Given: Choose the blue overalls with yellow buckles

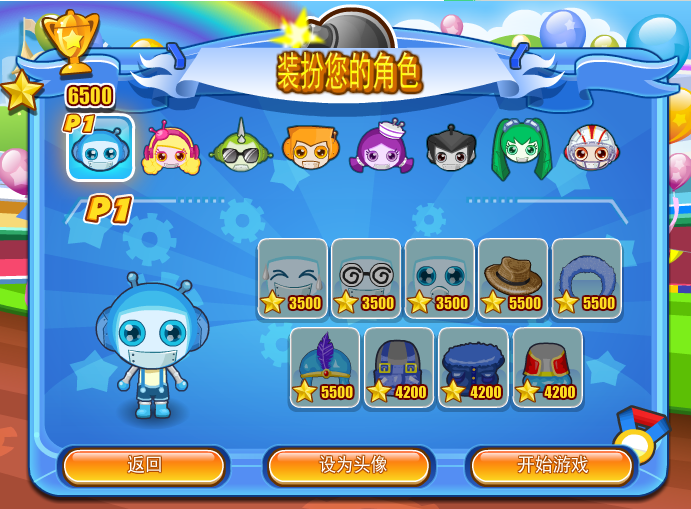Looking at the screenshot, I should (x=399, y=367).
